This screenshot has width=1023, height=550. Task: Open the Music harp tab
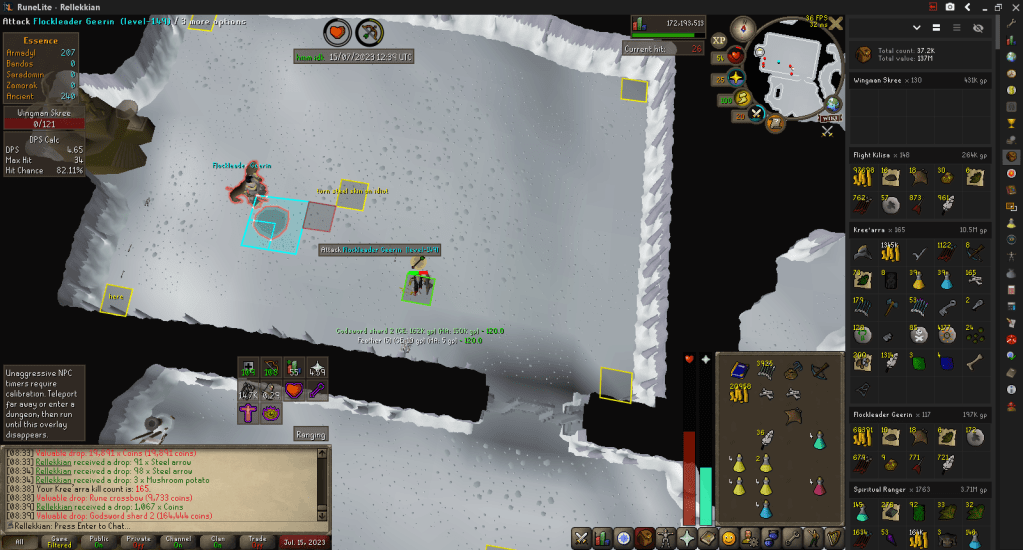pyautogui.click(x=833, y=538)
